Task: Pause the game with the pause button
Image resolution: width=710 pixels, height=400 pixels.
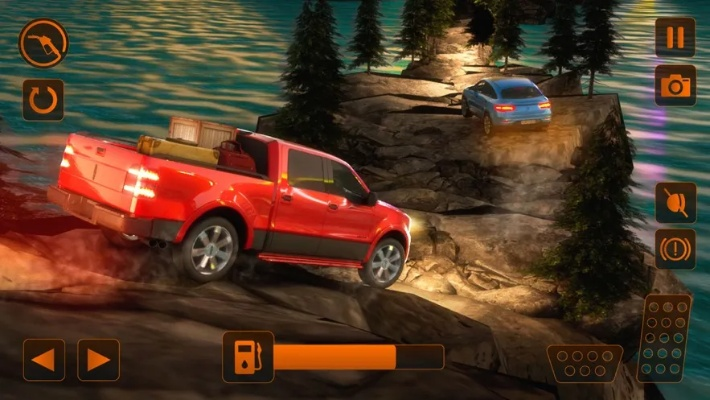Action: point(675,37)
